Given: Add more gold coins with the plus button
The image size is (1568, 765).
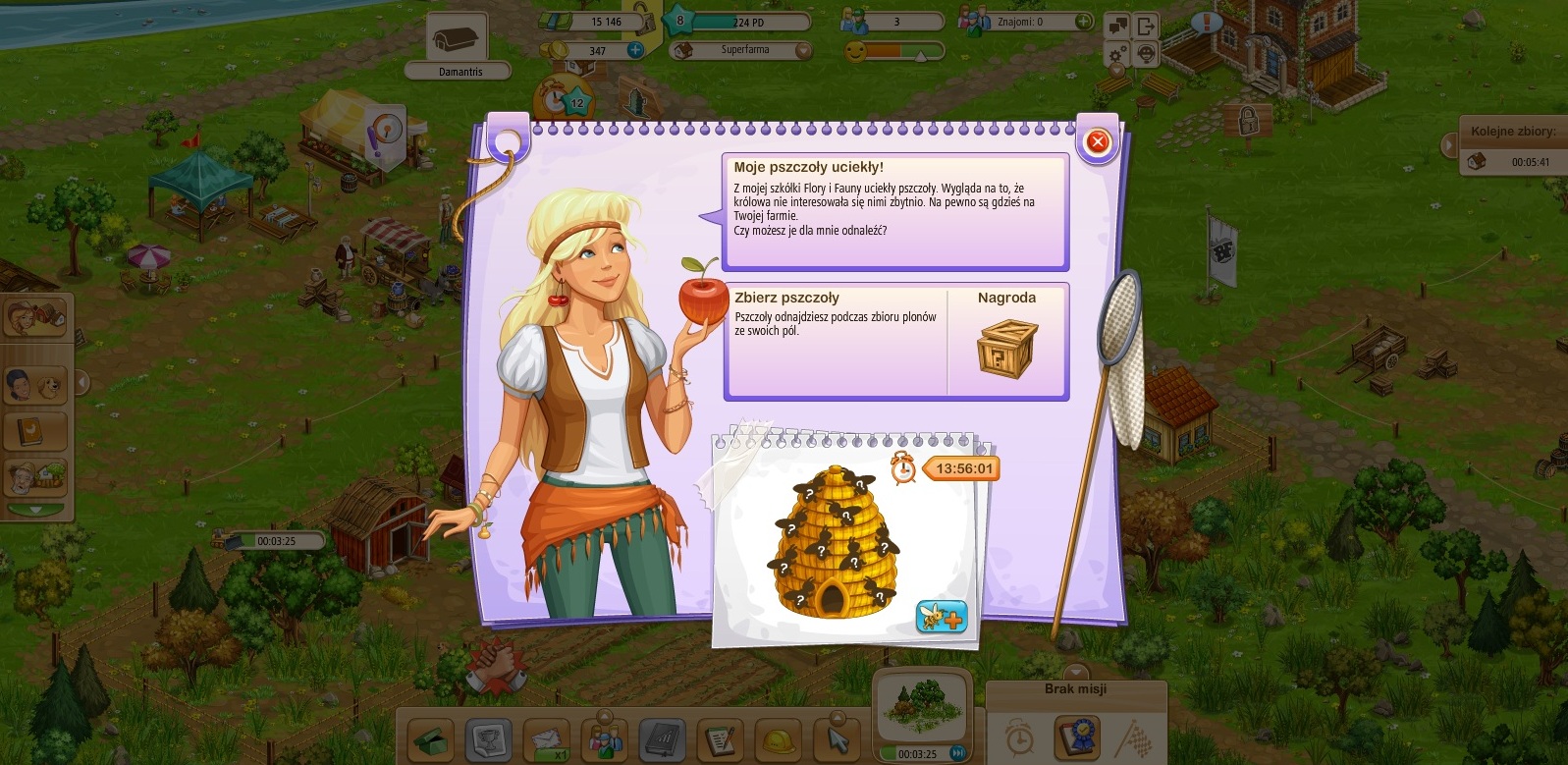Looking at the screenshot, I should pos(635,50).
